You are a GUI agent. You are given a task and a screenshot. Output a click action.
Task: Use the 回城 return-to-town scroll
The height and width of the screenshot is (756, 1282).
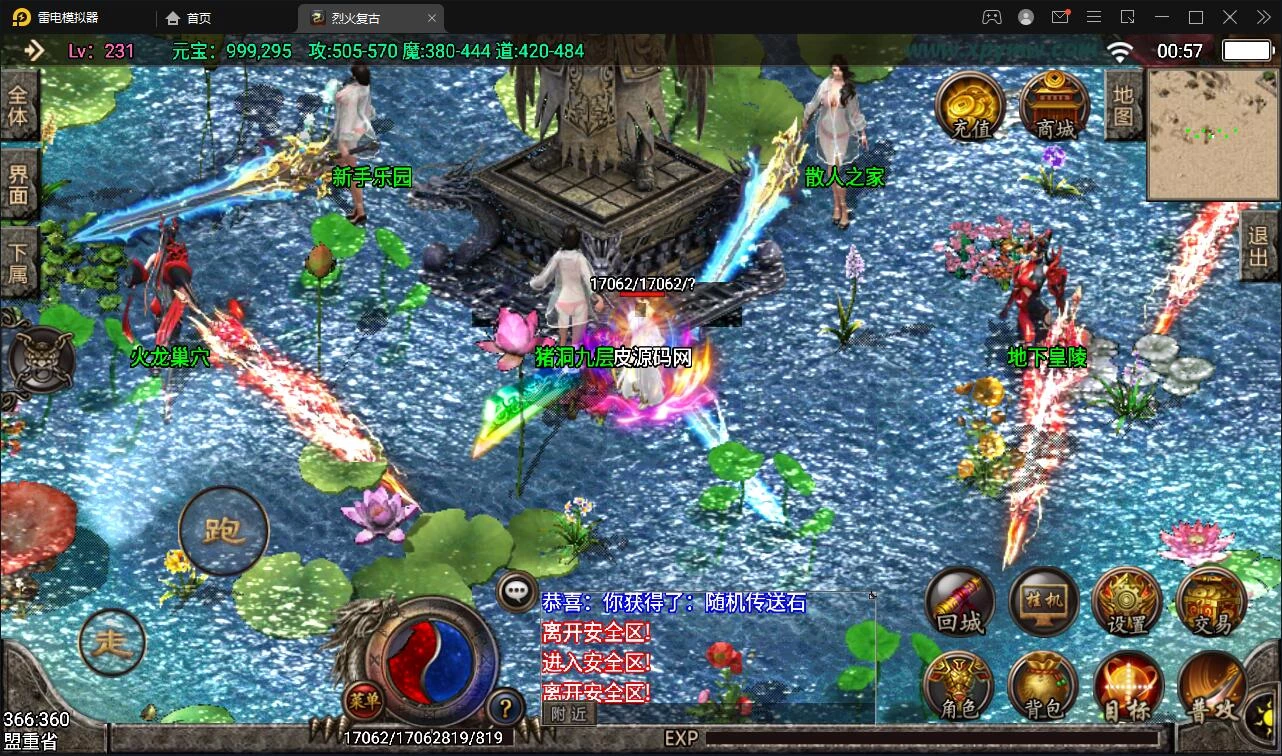tap(960, 602)
